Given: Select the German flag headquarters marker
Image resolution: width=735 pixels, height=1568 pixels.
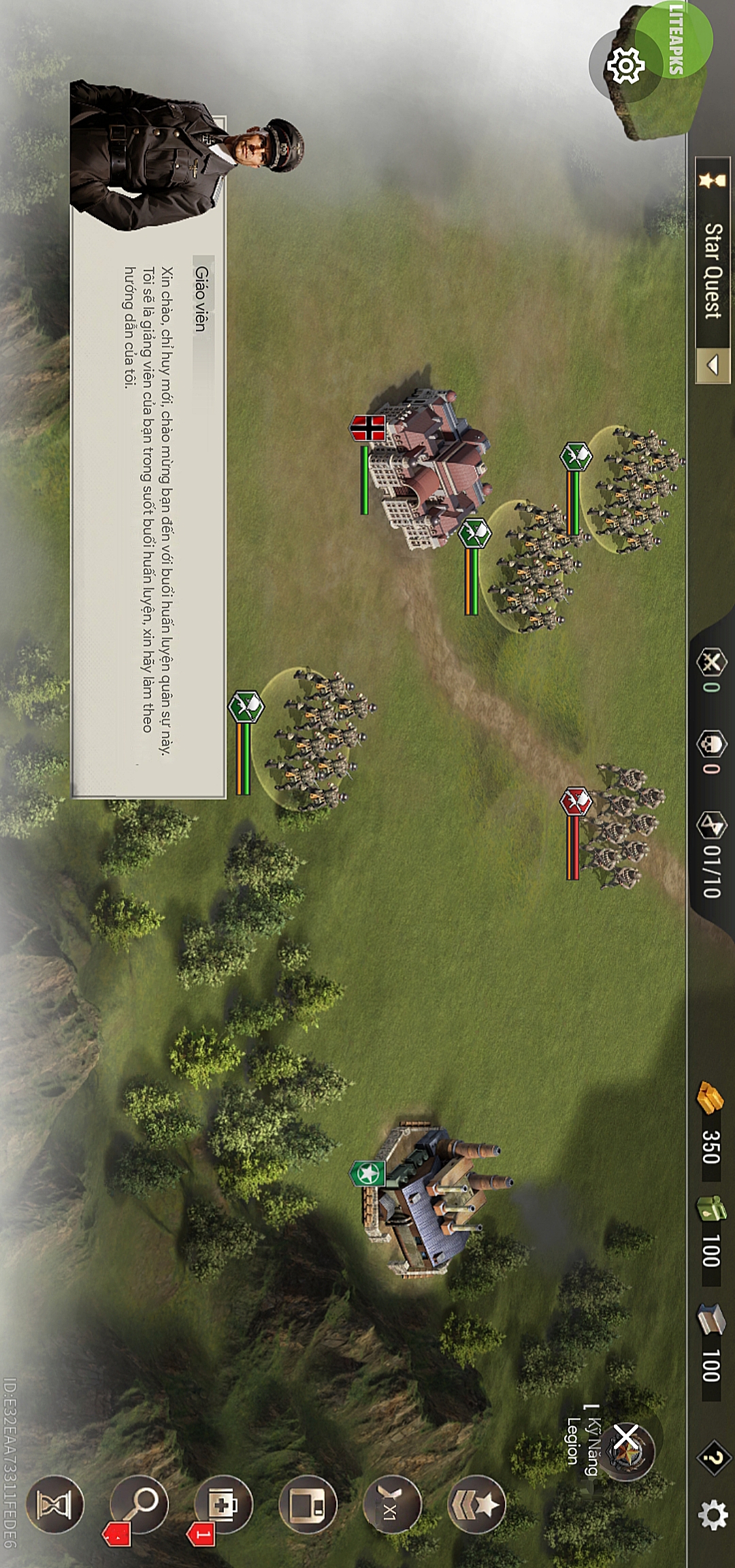Looking at the screenshot, I should coord(367,428).
